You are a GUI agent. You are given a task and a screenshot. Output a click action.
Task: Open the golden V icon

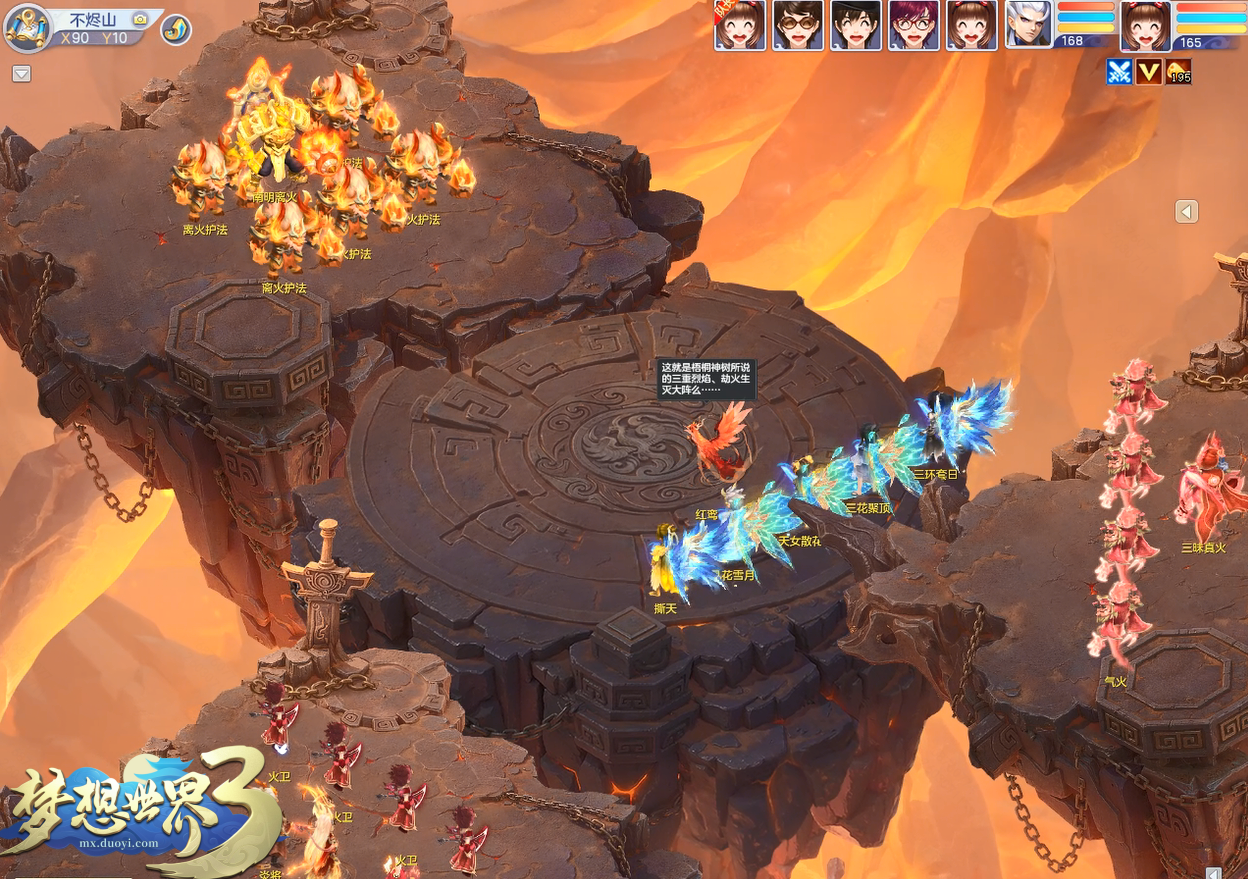1149,72
